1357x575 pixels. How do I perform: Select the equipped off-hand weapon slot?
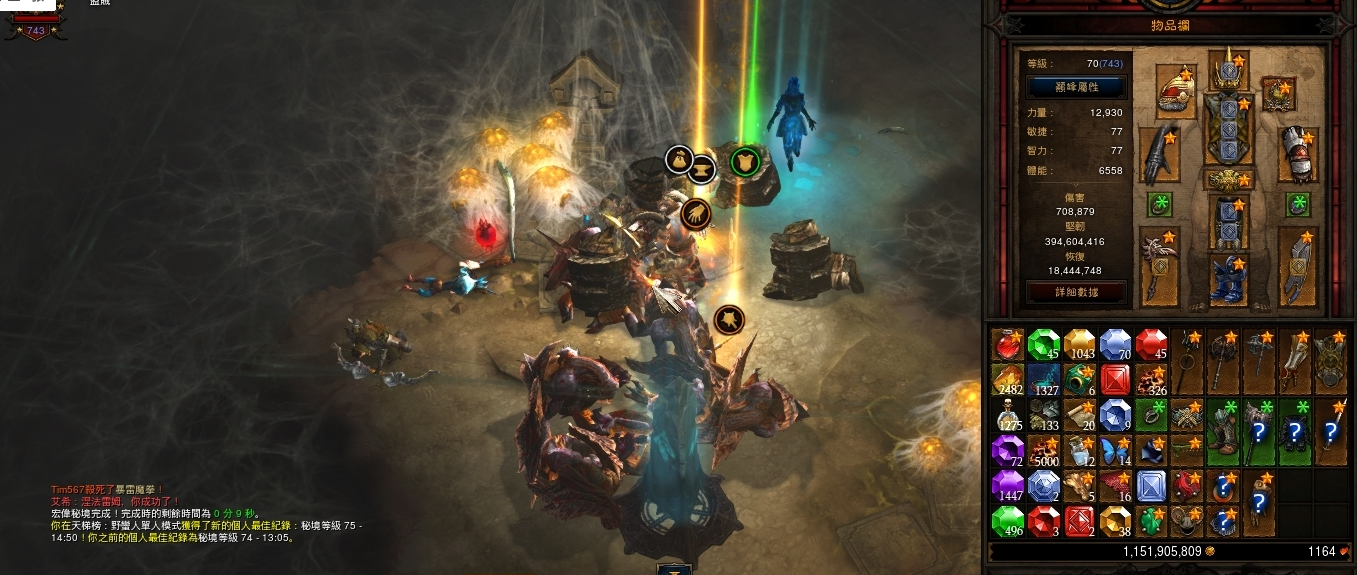[x=1298, y=265]
